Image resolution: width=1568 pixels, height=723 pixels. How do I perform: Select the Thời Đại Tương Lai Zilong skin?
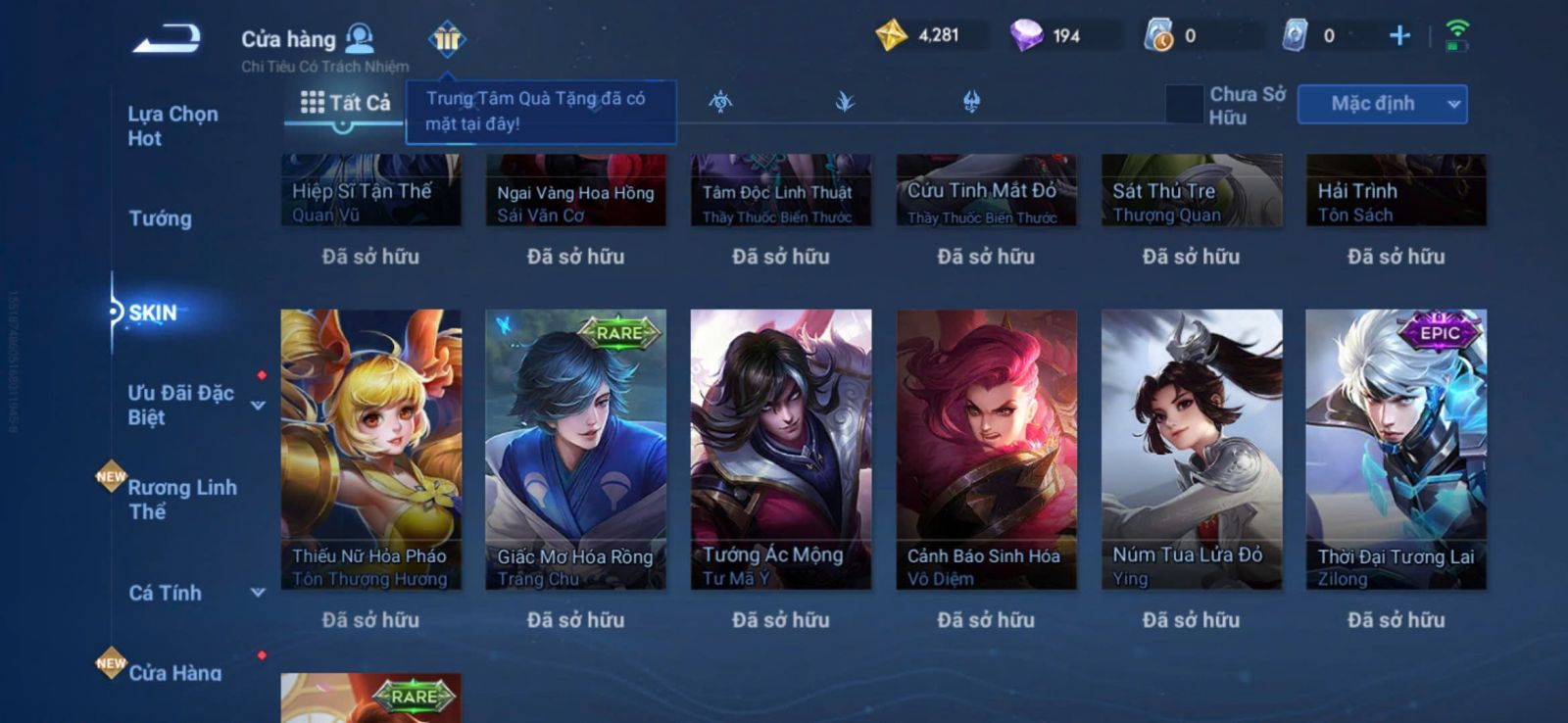pos(1396,450)
